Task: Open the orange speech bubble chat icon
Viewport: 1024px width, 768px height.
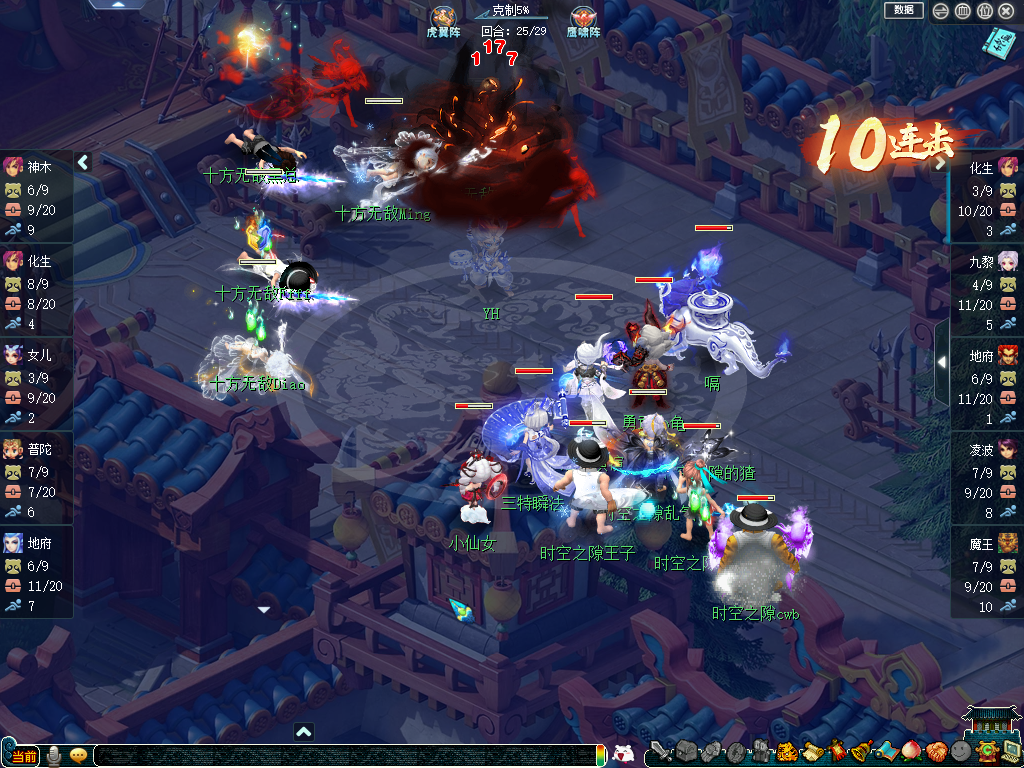Action: point(78,756)
